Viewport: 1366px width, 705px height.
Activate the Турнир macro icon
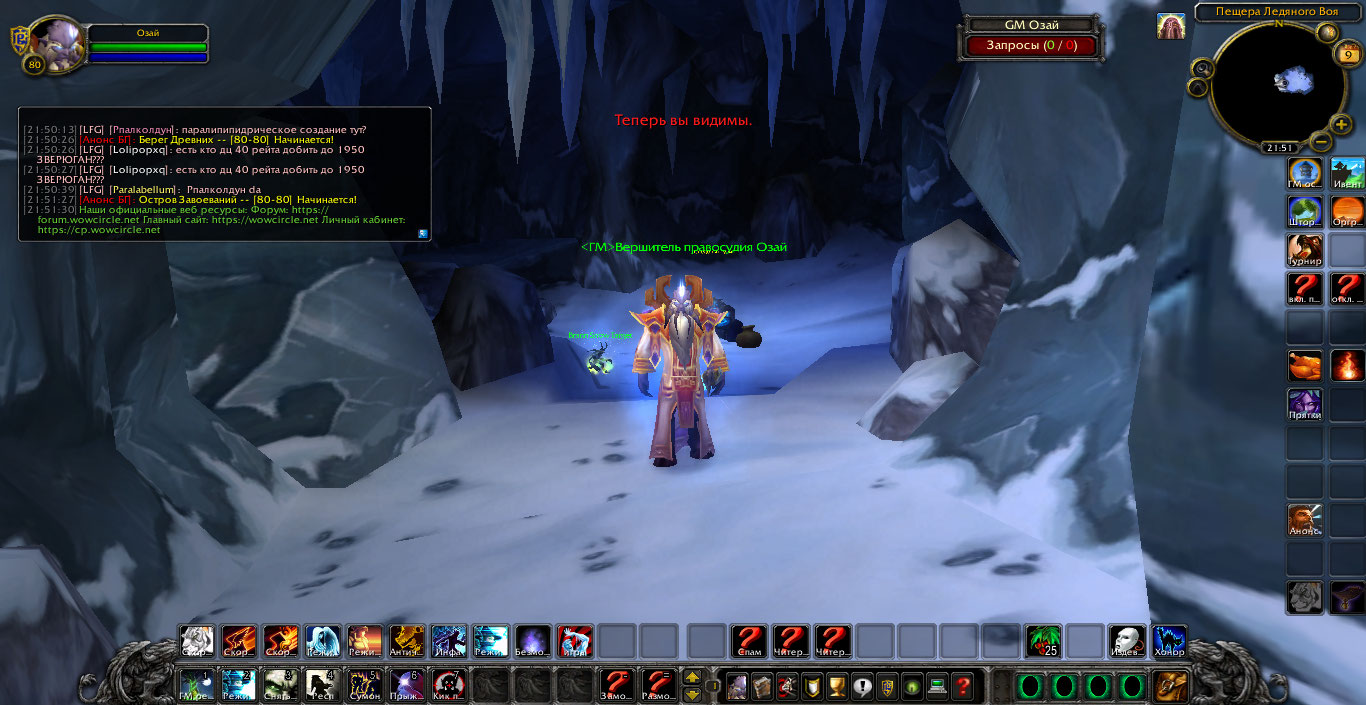(1304, 250)
